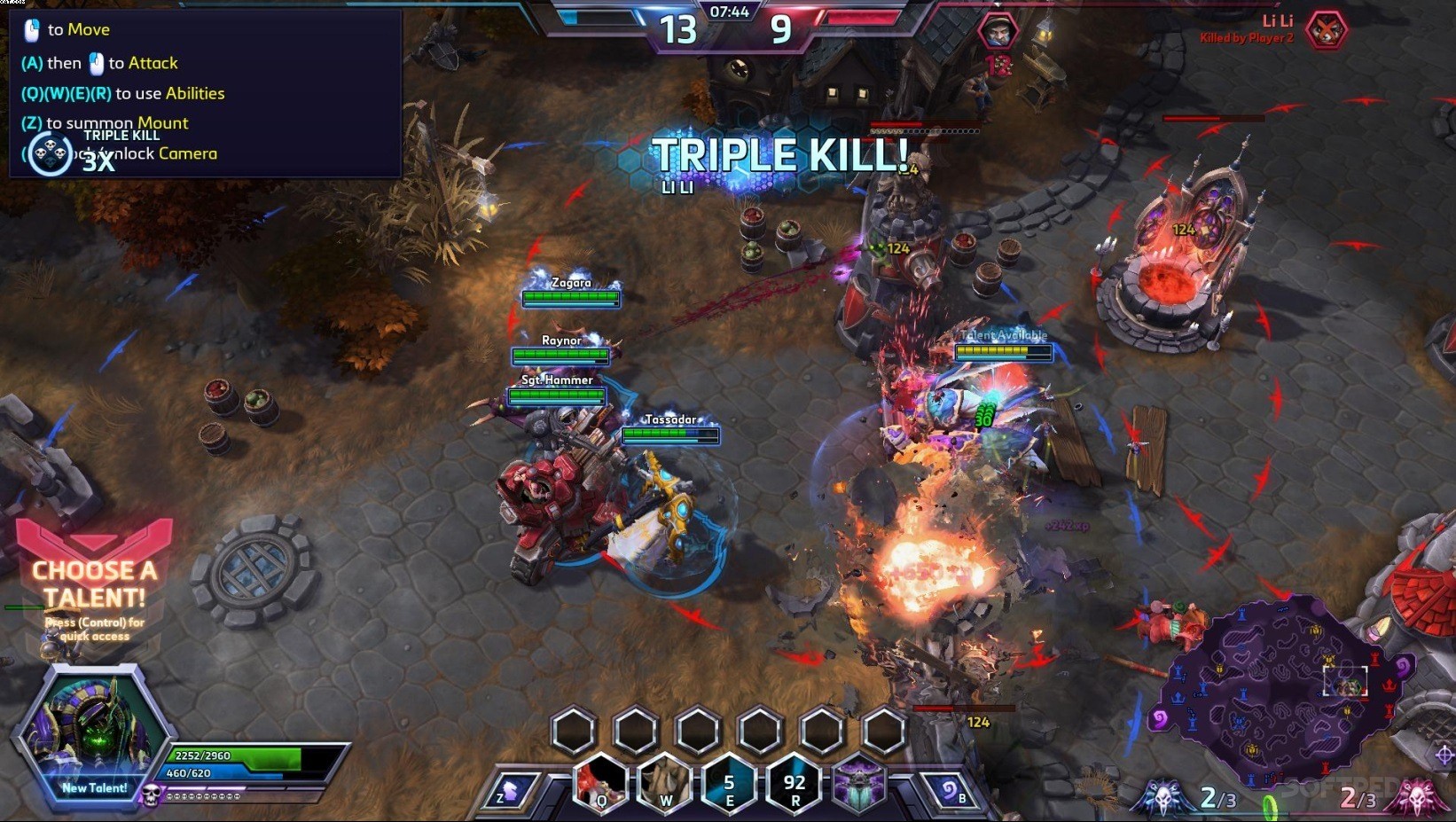Click the Triple Kill 3X notification badge
This screenshot has height=822, width=1456.
(50, 153)
